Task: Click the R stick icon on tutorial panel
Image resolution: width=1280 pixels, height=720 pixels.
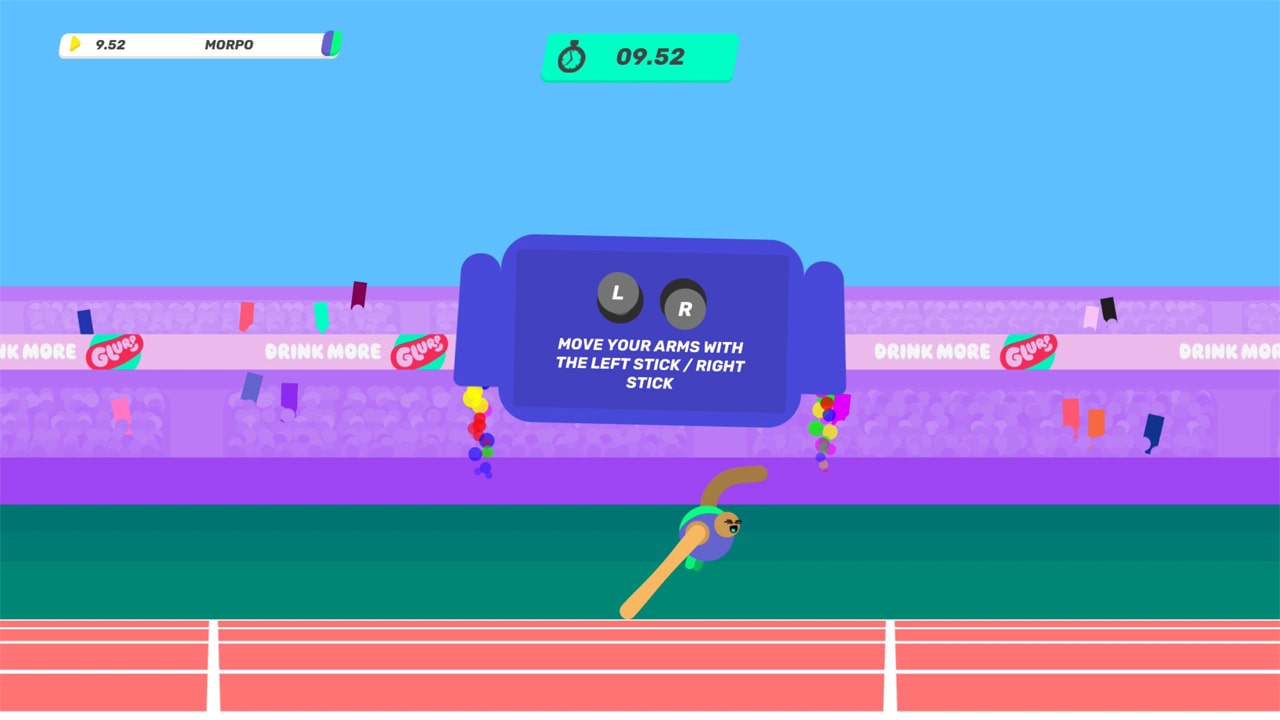Action: 685,308
